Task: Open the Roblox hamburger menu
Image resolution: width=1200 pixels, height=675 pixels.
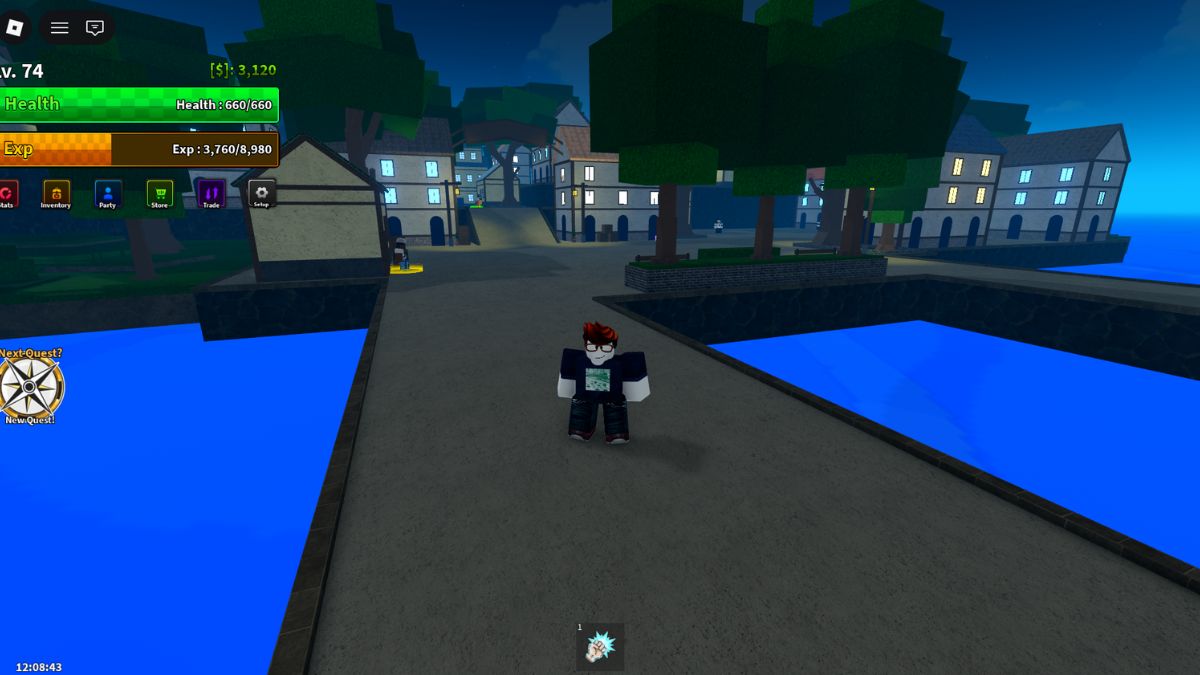Action: (60, 28)
